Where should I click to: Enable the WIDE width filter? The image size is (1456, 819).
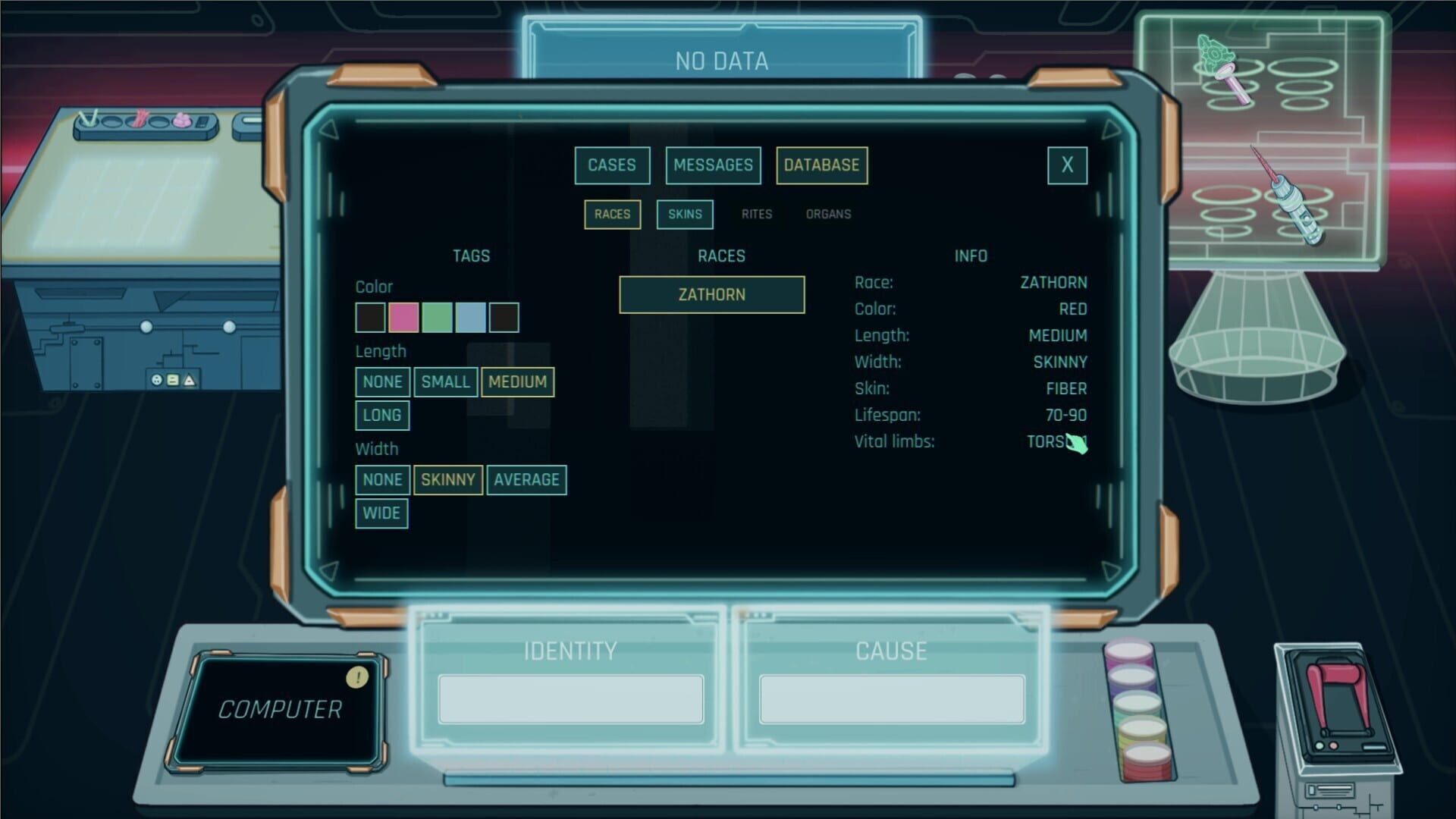pyautogui.click(x=381, y=513)
